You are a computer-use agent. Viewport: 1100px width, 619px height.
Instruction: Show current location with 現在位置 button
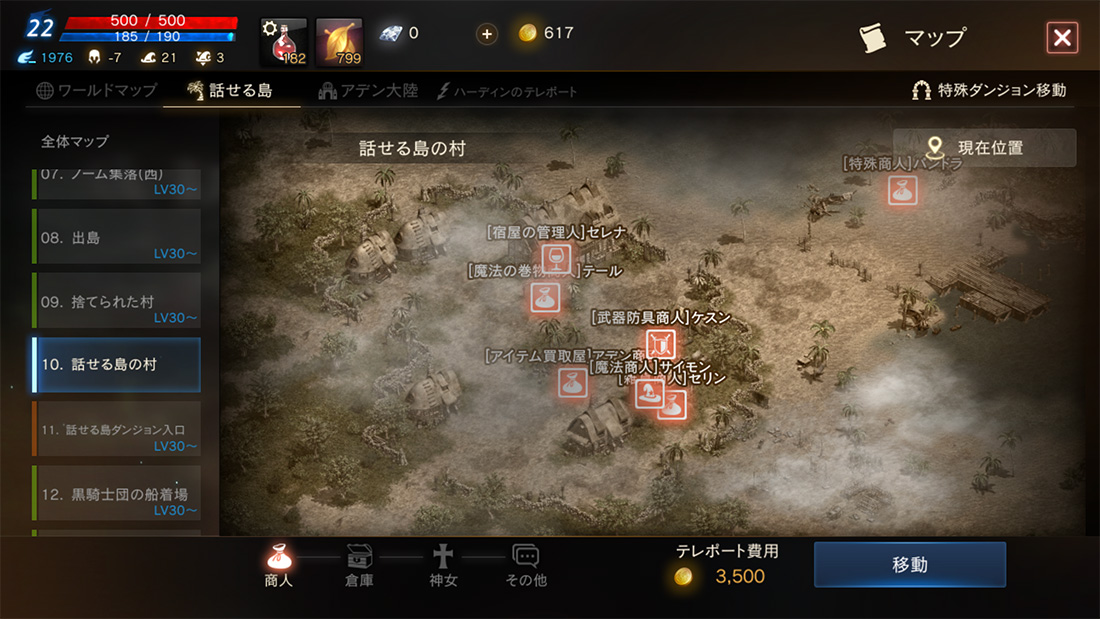(985, 148)
